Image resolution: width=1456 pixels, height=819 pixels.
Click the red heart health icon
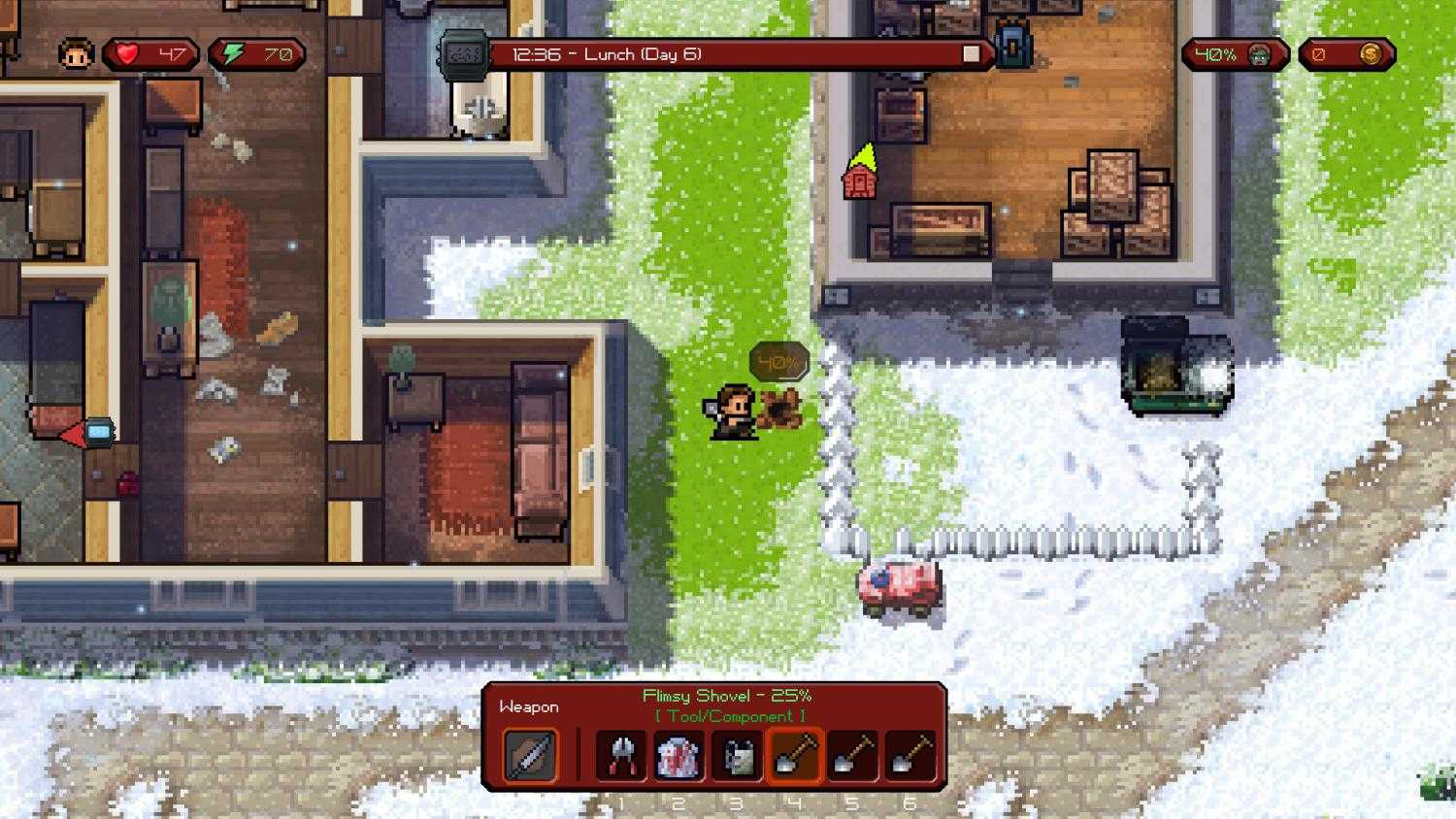(127, 53)
